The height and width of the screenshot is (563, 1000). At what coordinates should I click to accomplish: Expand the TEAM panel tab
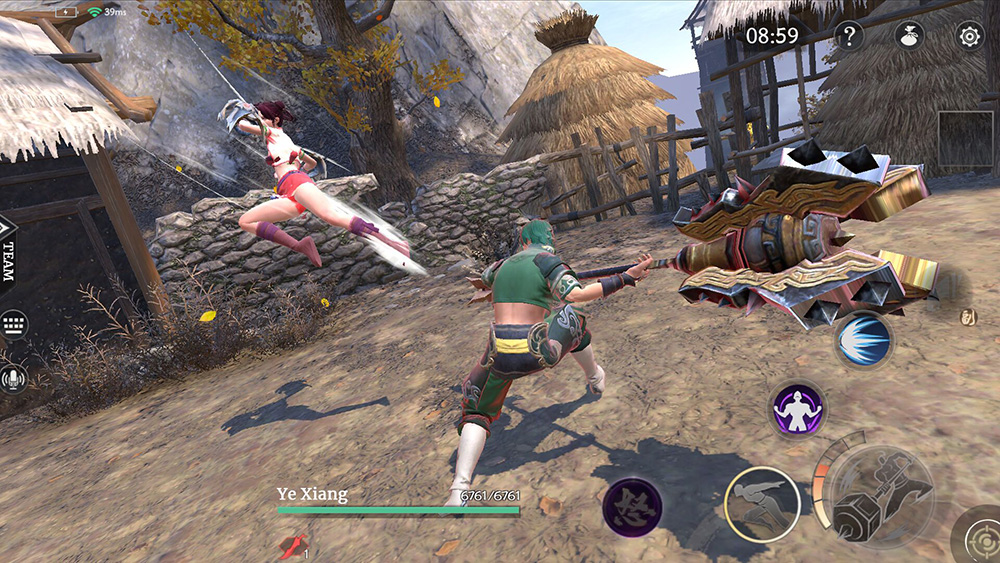click(x=9, y=251)
